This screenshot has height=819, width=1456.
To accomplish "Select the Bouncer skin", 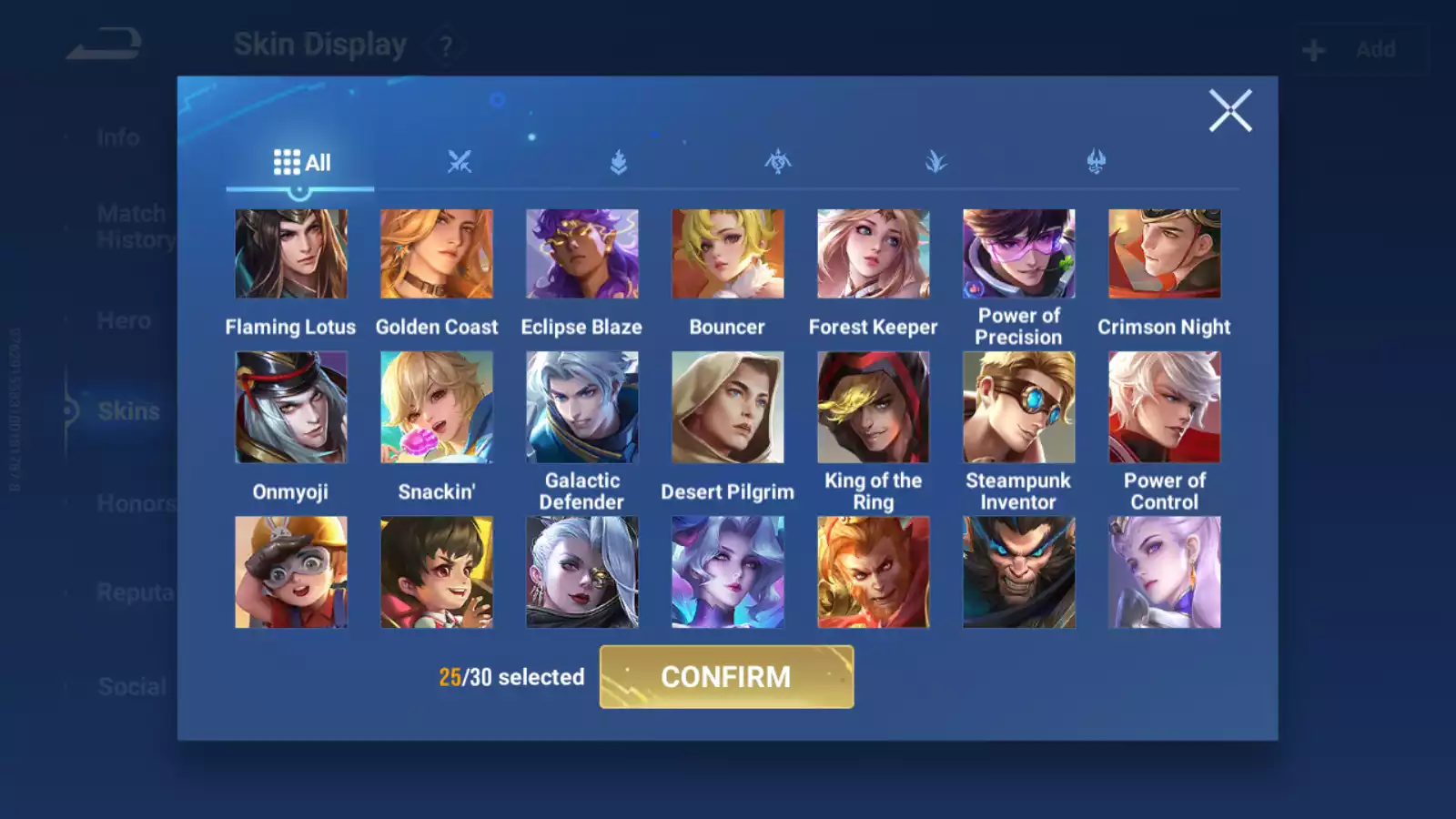I will (727, 254).
